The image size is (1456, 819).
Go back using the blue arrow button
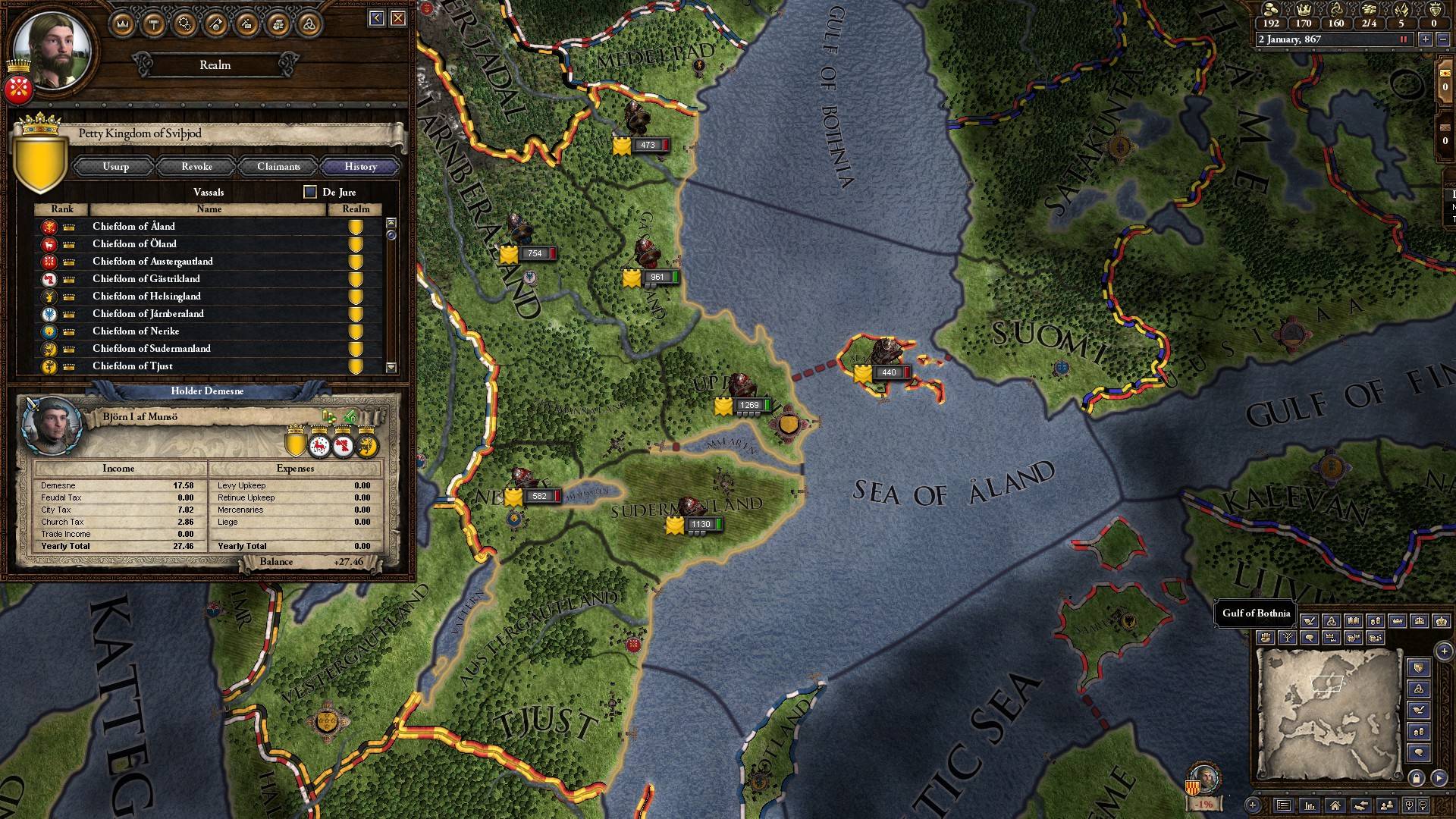click(x=377, y=18)
